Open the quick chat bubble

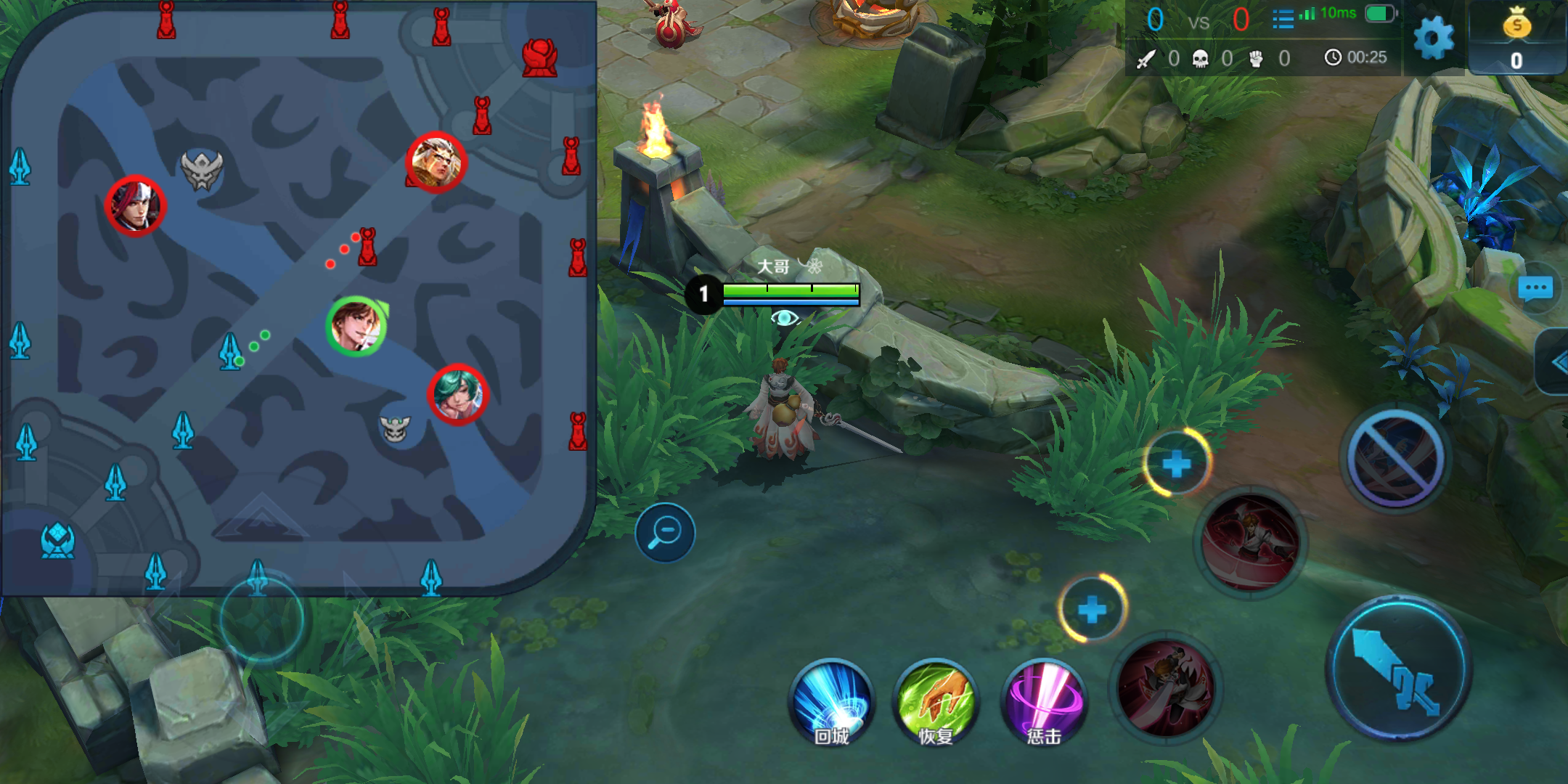point(1535,289)
